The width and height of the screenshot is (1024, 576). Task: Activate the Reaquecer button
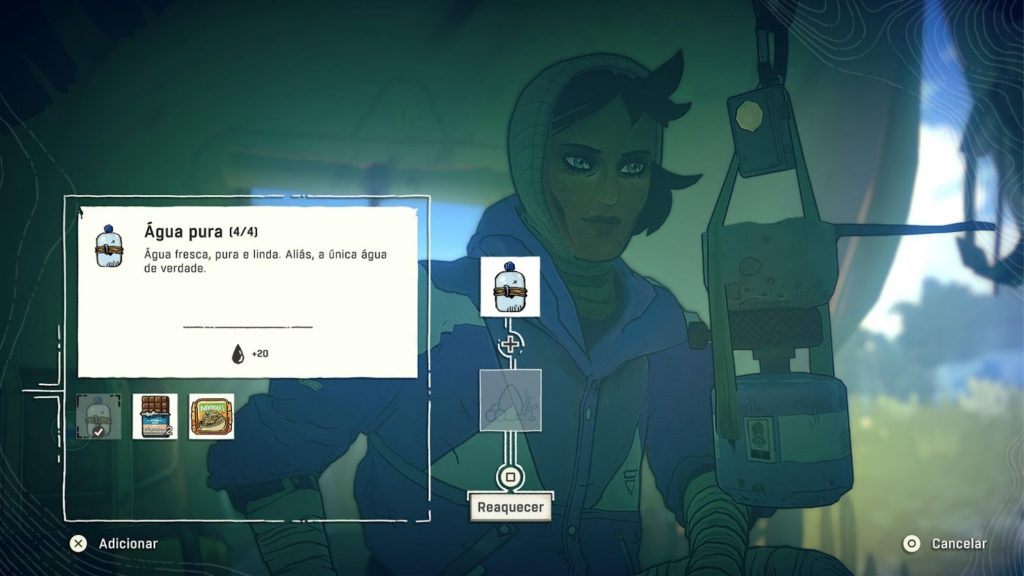510,506
